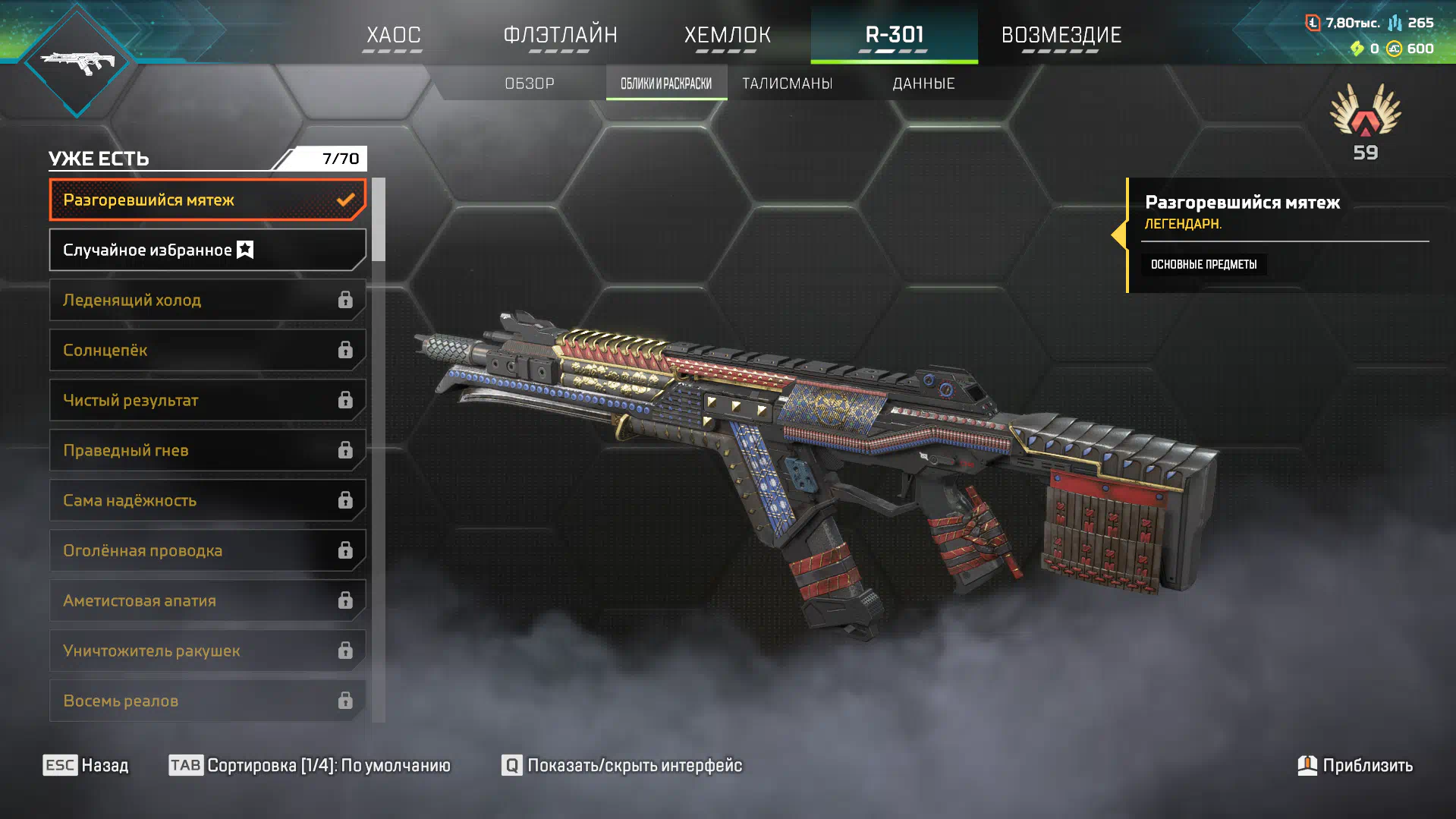Go back with the Назад button
This screenshot has width=1456, height=819.
click(86, 765)
